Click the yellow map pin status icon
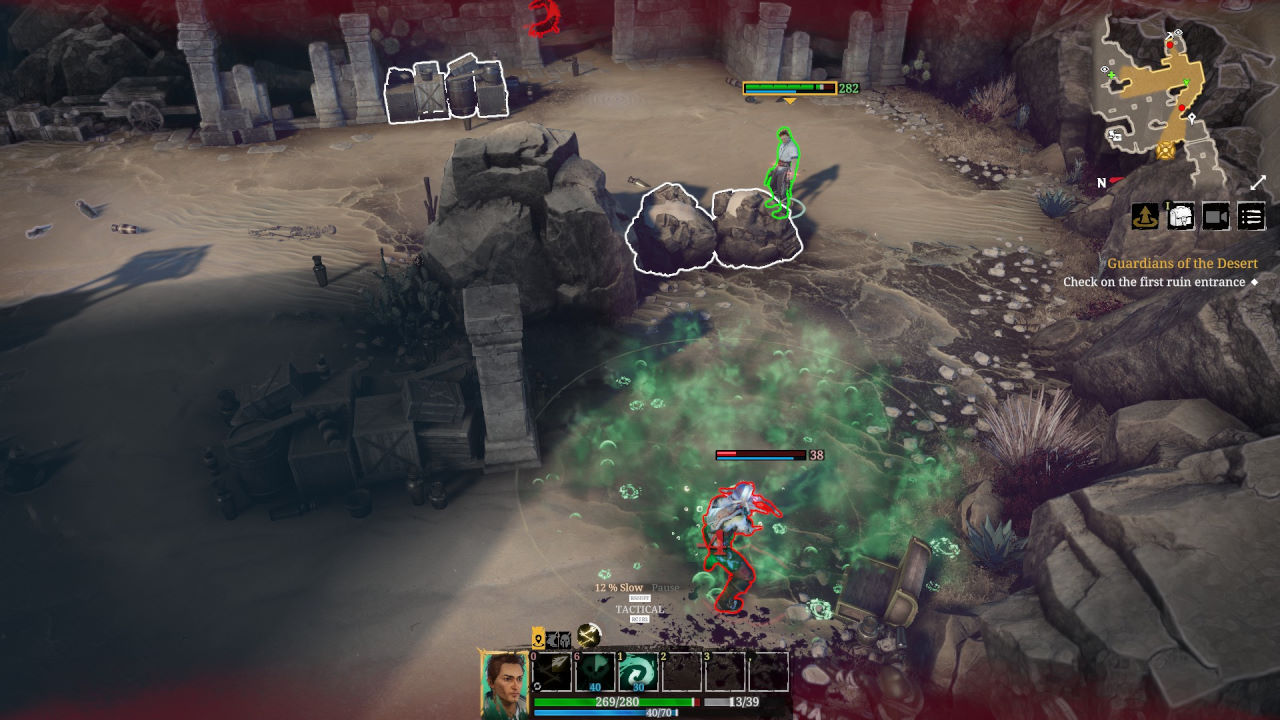 538,639
